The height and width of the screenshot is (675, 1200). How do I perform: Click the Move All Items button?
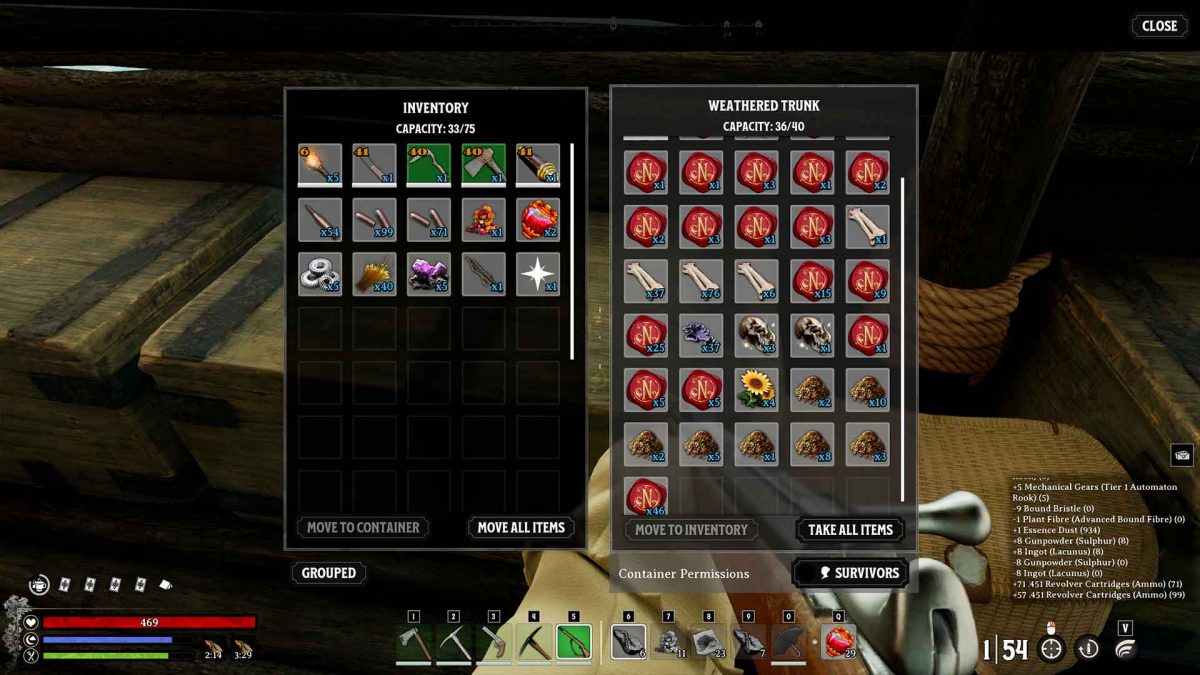[520, 527]
